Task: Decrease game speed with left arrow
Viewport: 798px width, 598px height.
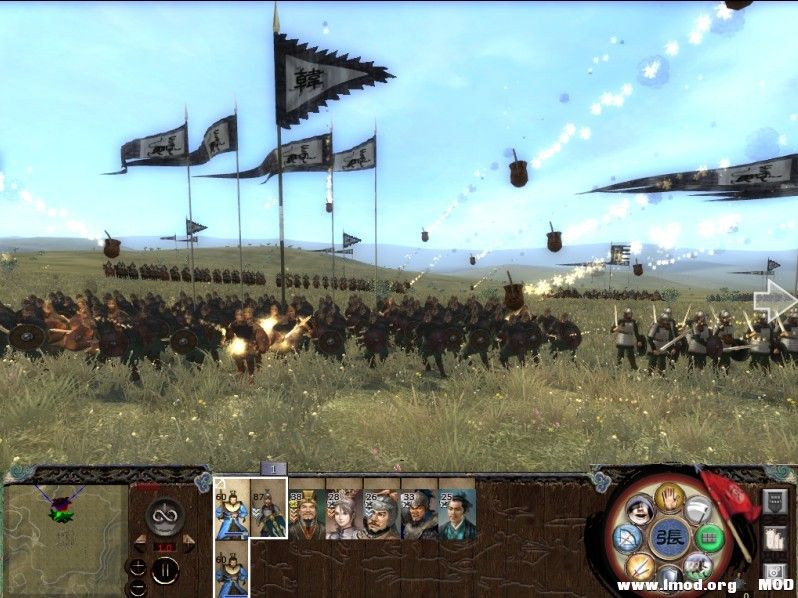Action: (140, 540)
